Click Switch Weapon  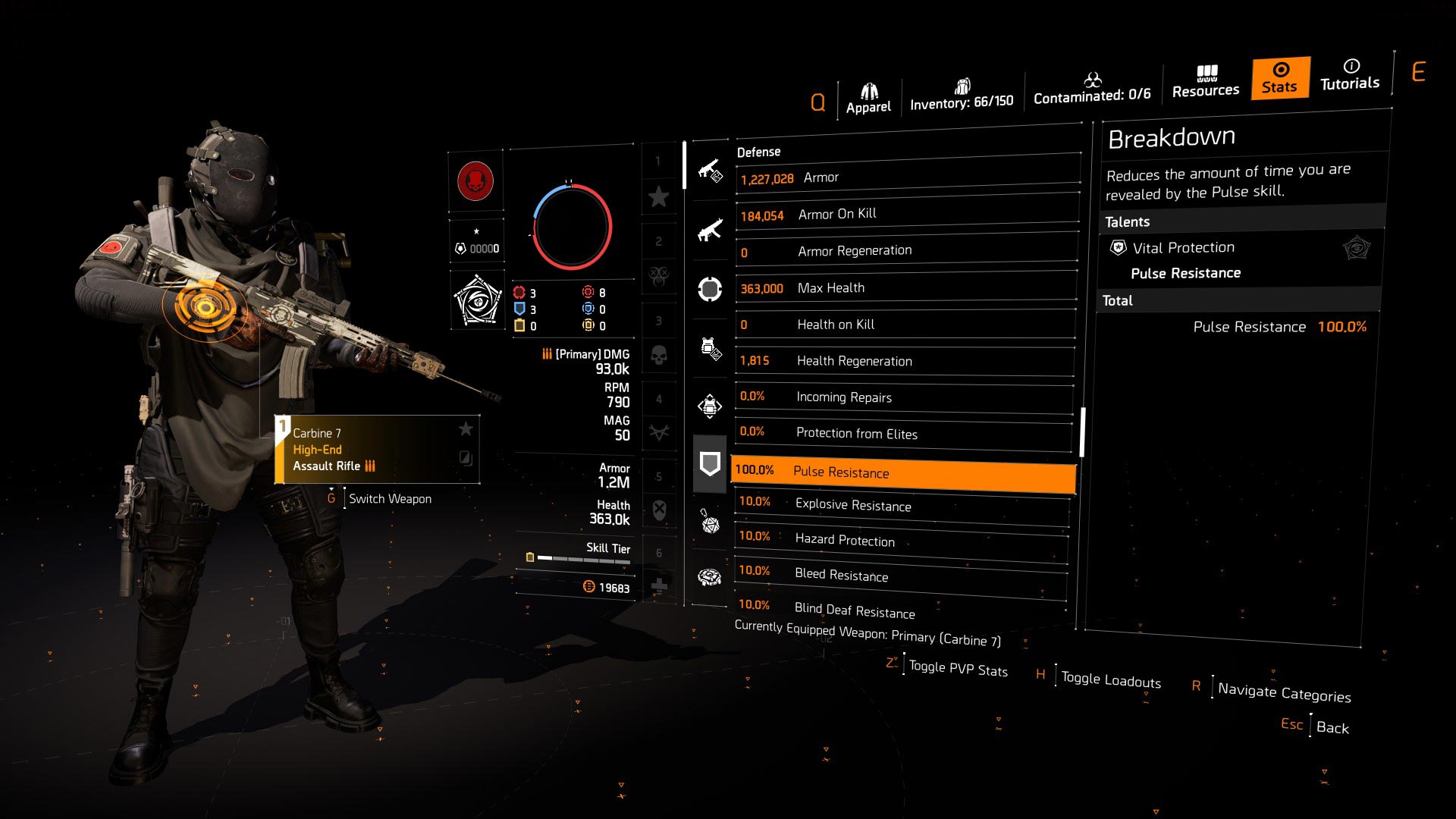[389, 498]
